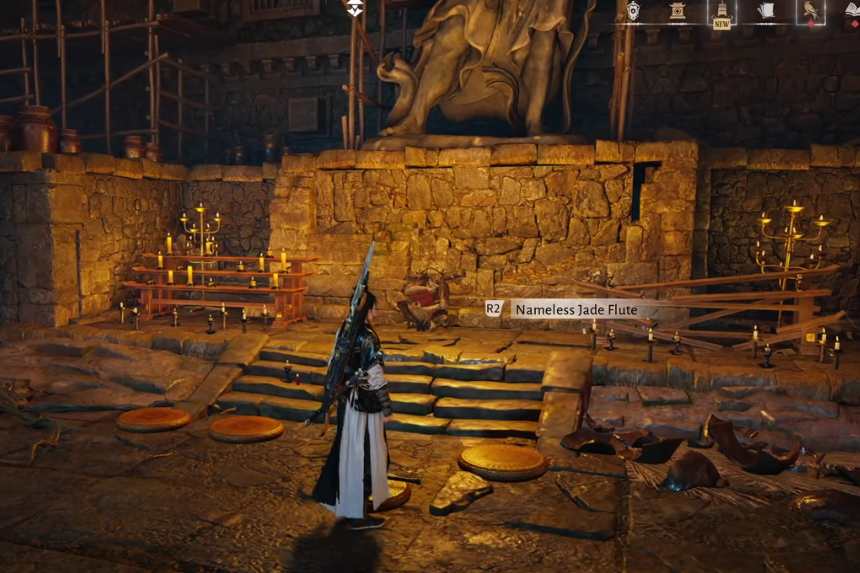
Task: Open the shrine building menu icon
Action: [677, 11]
